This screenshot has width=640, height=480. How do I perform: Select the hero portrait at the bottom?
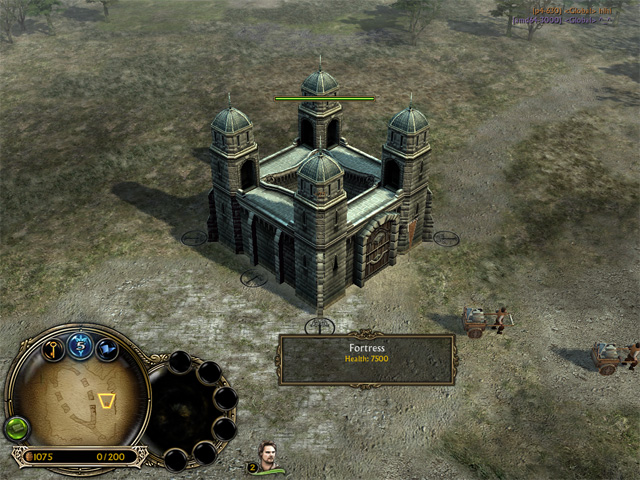(268, 457)
